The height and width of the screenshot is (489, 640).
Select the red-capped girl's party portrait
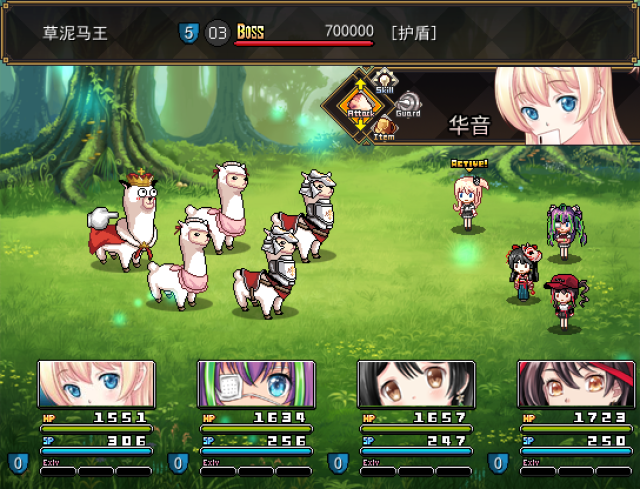[577, 385]
